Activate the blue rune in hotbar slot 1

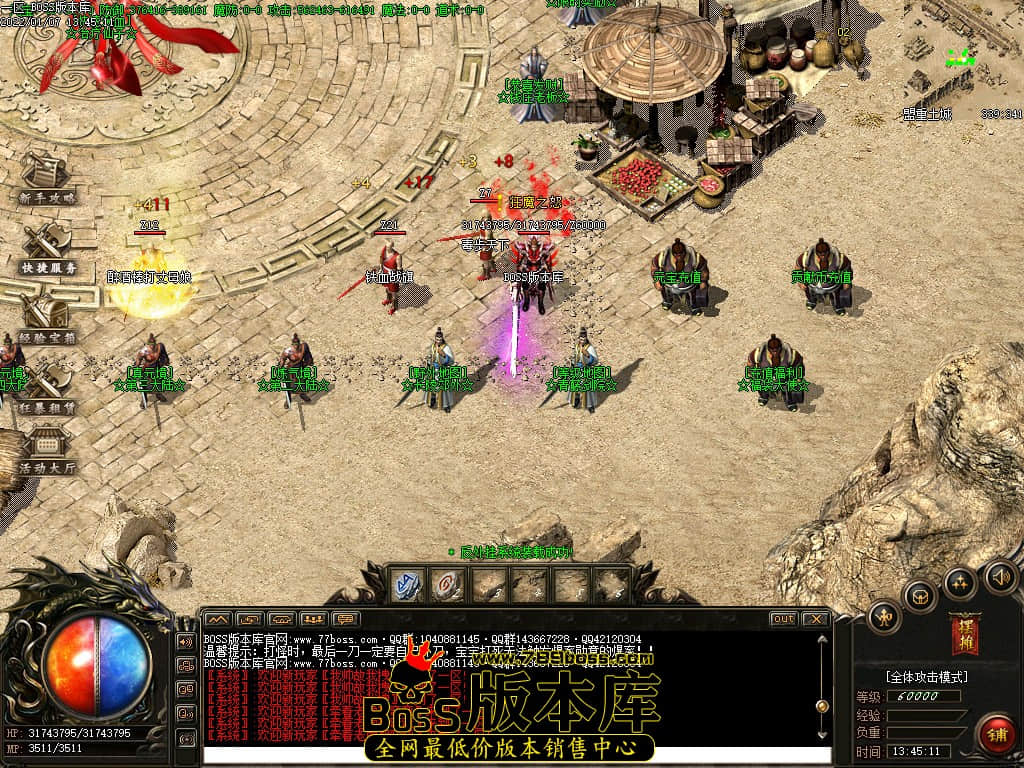pos(406,585)
